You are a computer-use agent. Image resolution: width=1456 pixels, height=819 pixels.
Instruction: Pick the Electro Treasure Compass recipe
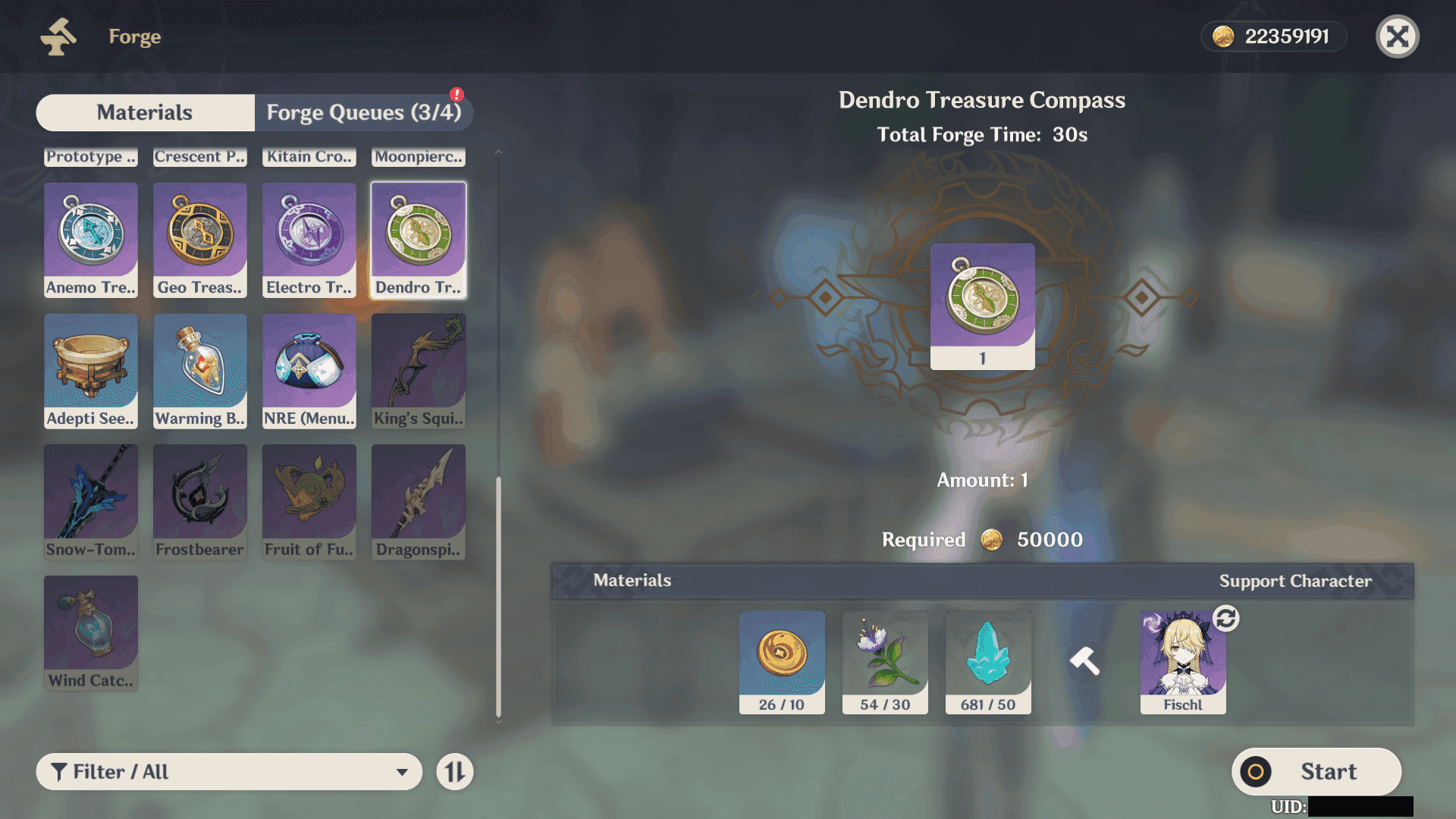coord(309,240)
